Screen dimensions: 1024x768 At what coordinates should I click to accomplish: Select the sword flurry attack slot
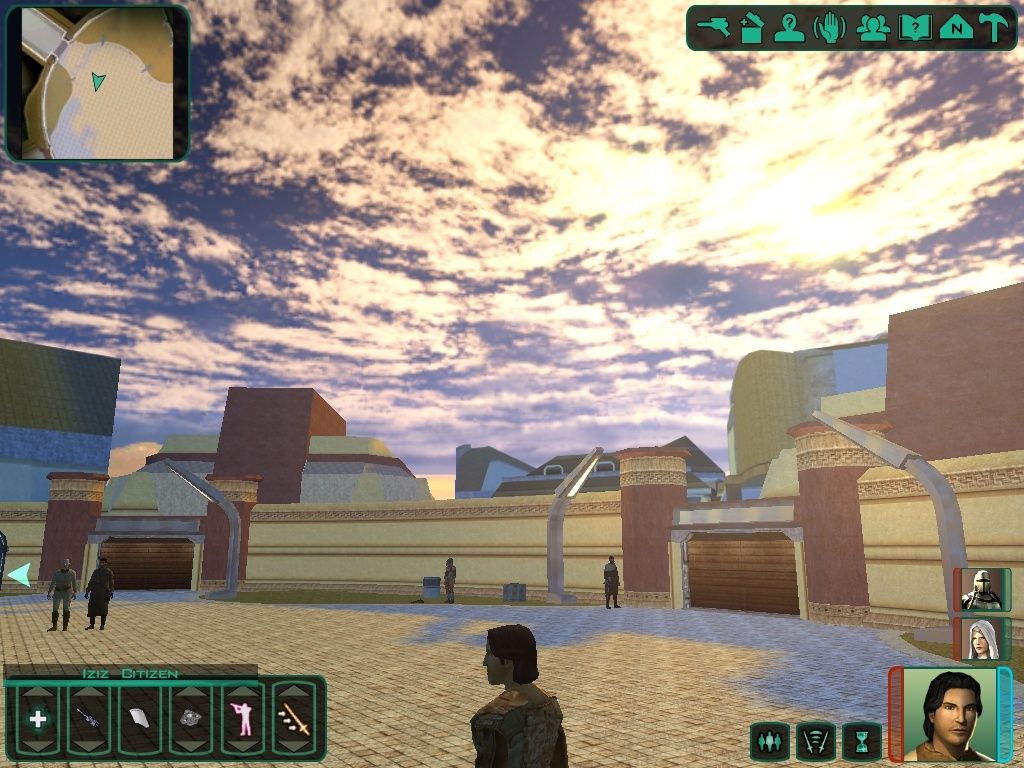[x=294, y=718]
